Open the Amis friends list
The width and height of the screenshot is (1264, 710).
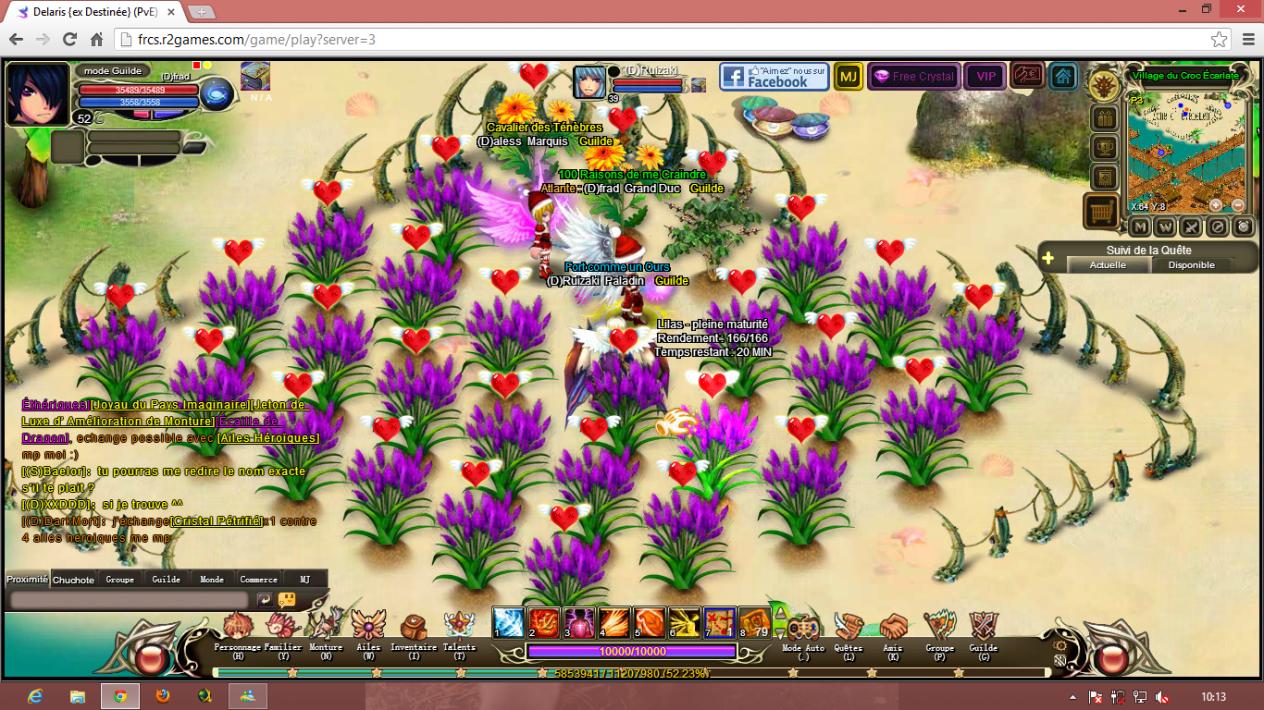coord(892,628)
